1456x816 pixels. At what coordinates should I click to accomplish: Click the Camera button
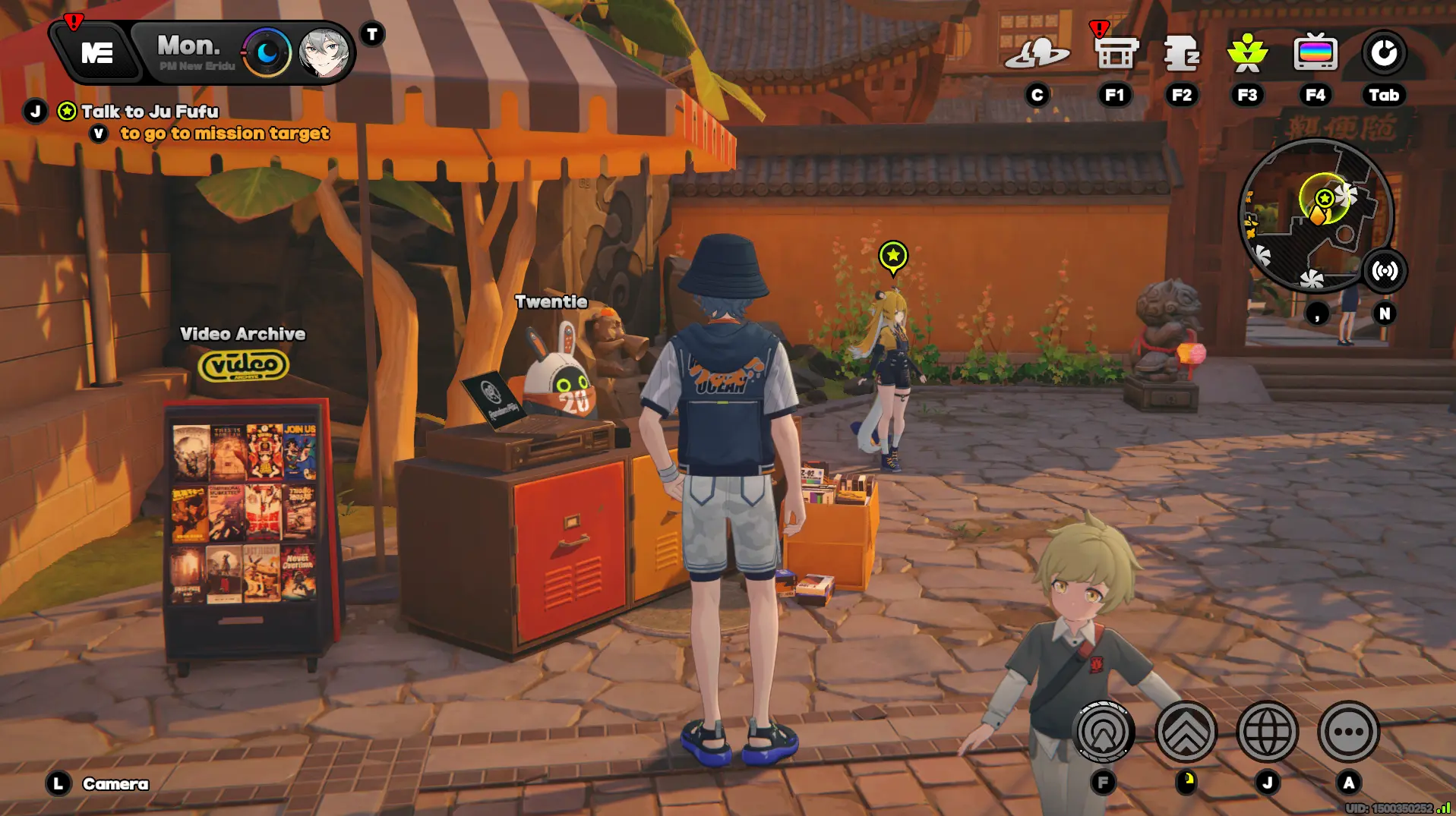115,783
